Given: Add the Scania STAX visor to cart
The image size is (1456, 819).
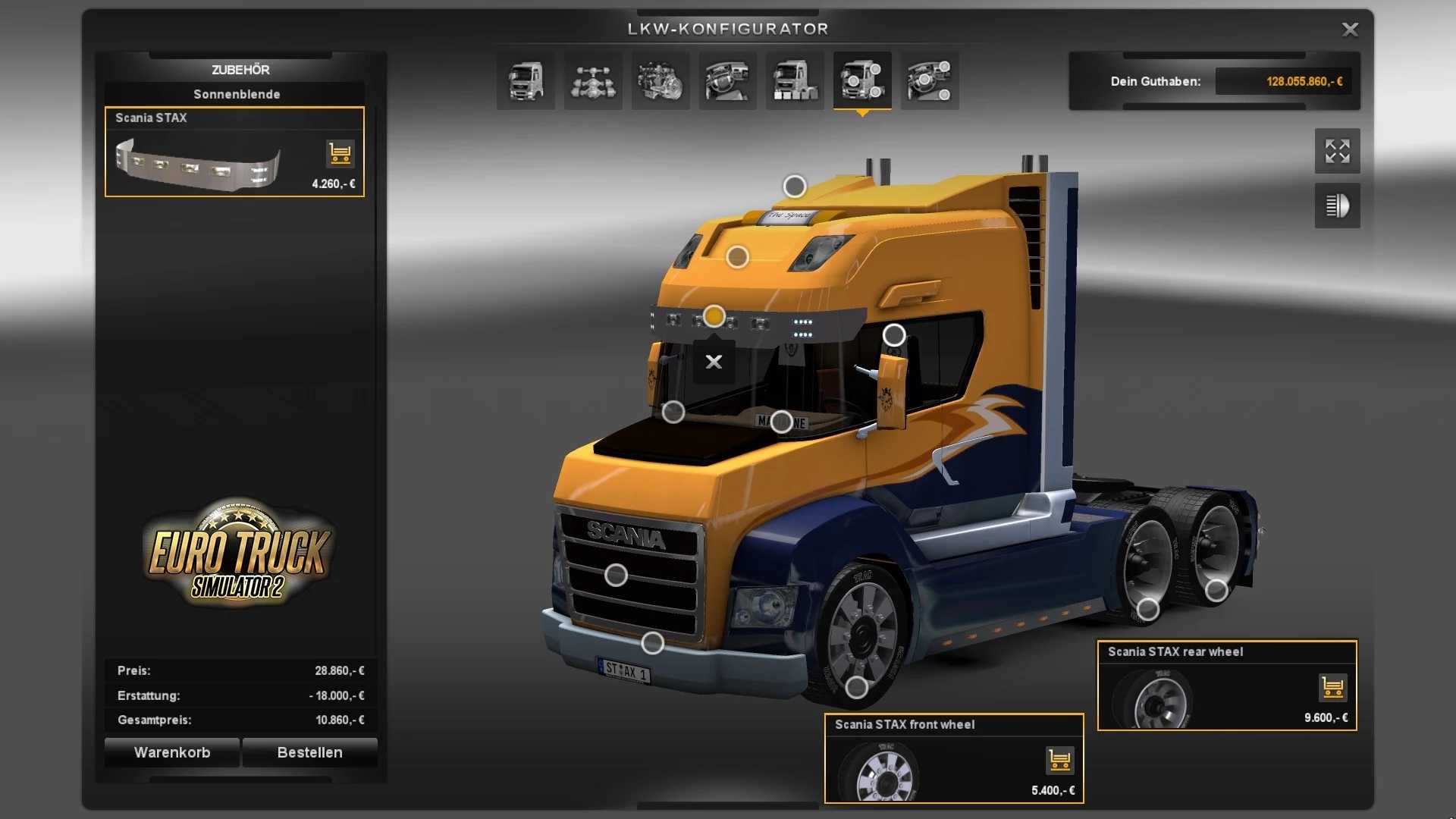Looking at the screenshot, I should click(x=340, y=153).
